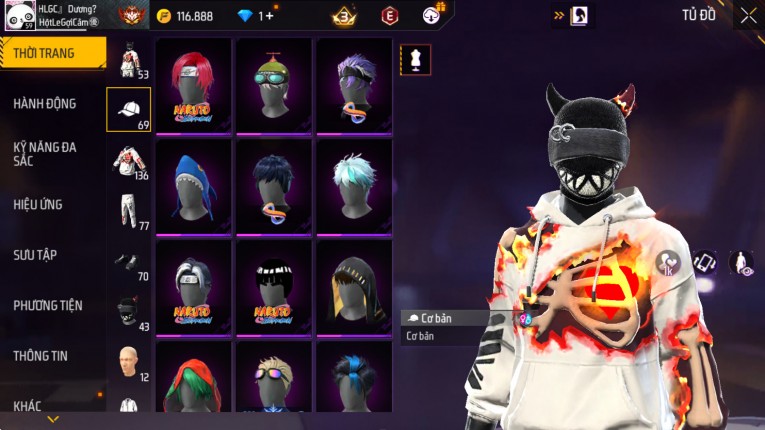
Task: Select the black hood with gold trim
Action: [x=354, y=287]
